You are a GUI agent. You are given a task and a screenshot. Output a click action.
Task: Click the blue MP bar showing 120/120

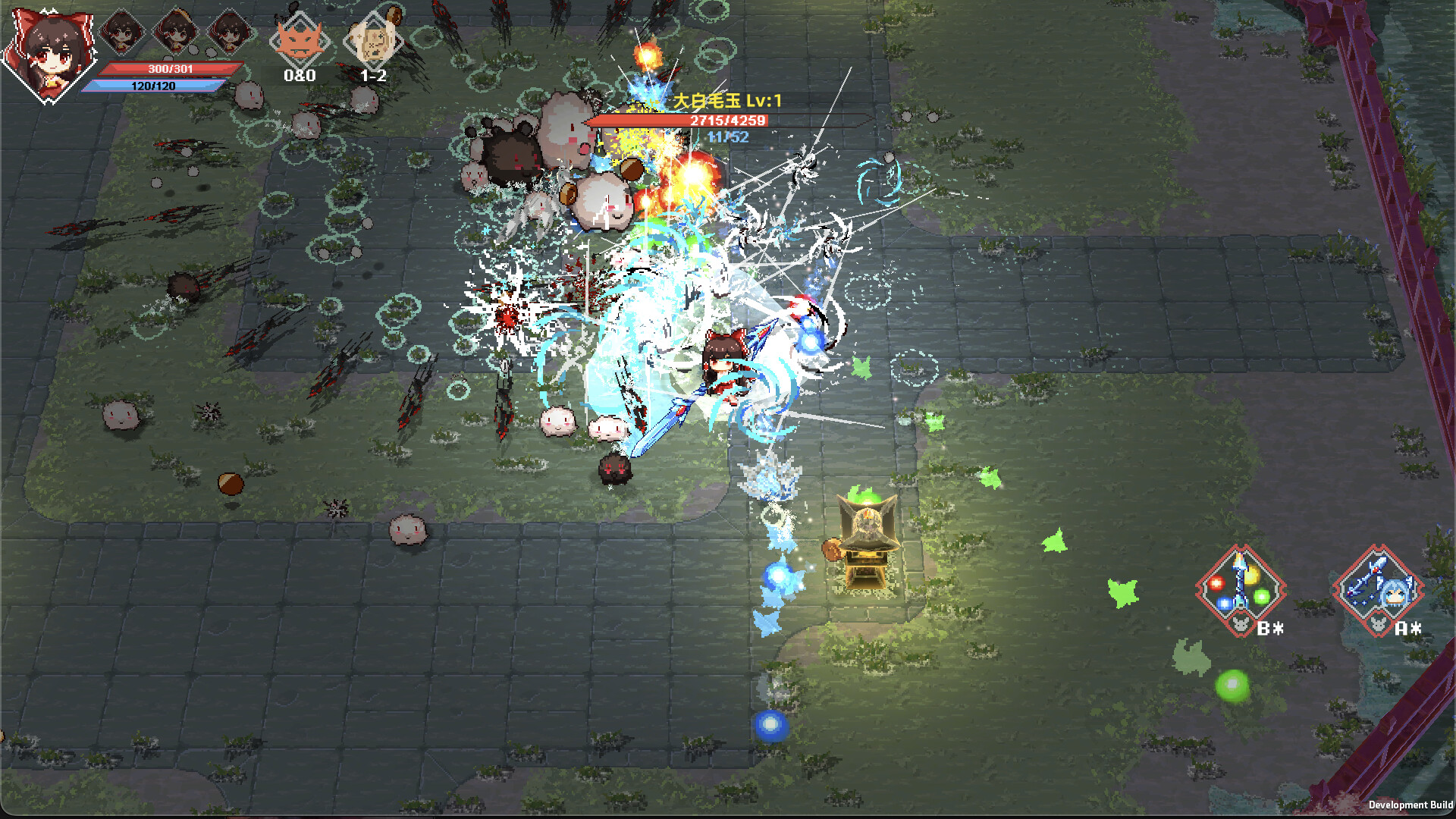coord(155,86)
